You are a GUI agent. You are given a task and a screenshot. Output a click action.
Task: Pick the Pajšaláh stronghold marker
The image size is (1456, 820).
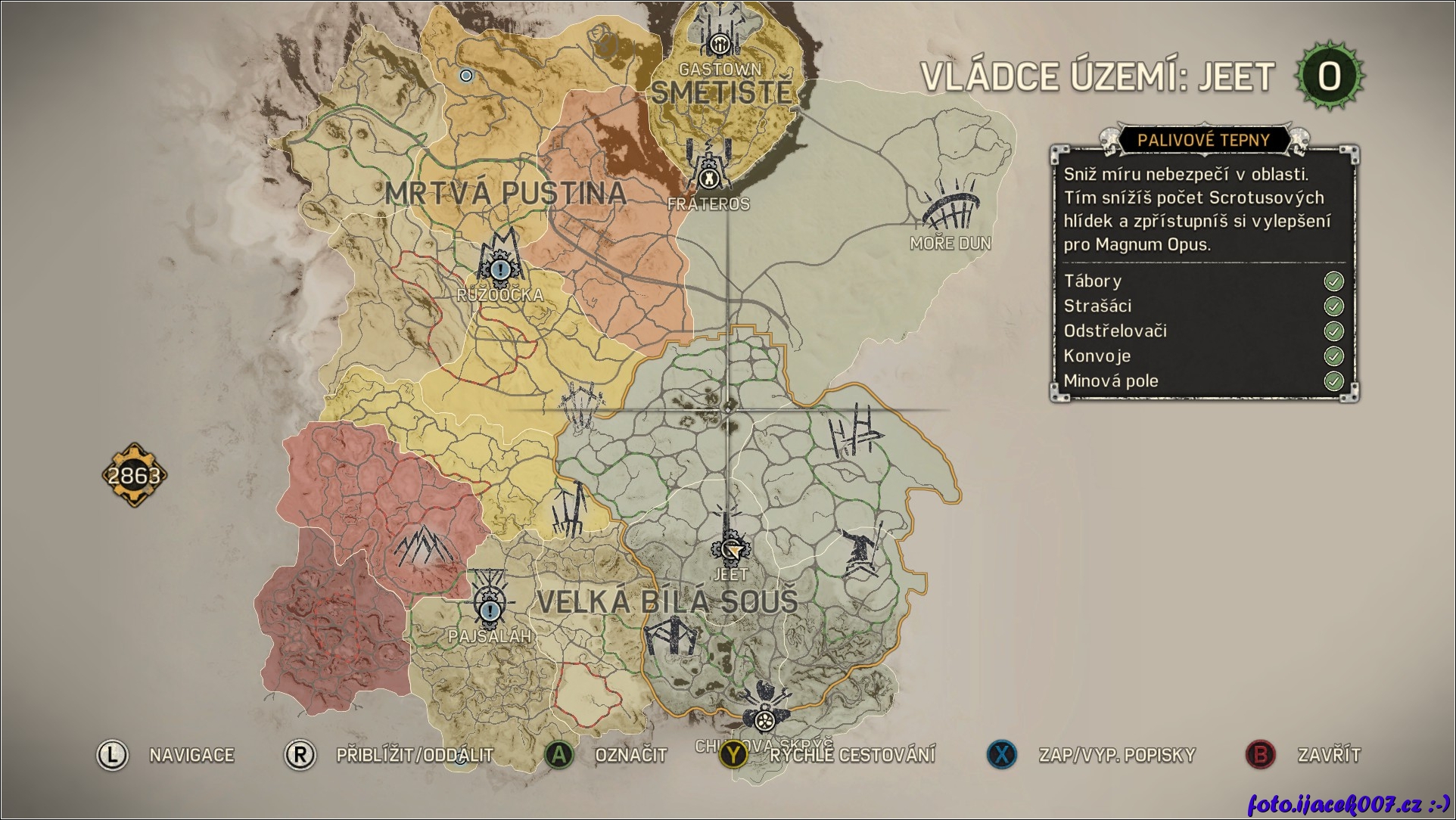coord(490,607)
